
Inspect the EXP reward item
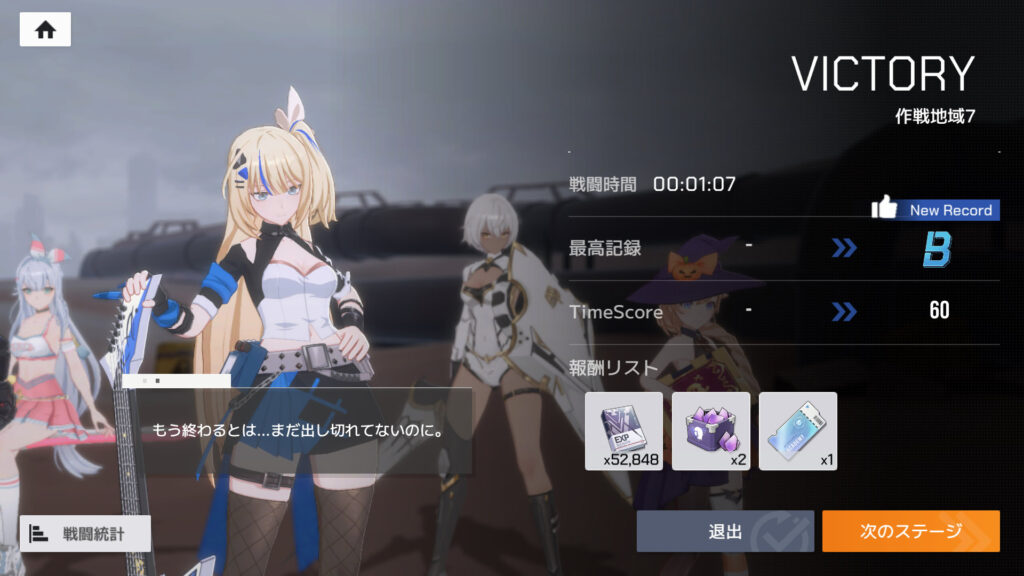623,431
